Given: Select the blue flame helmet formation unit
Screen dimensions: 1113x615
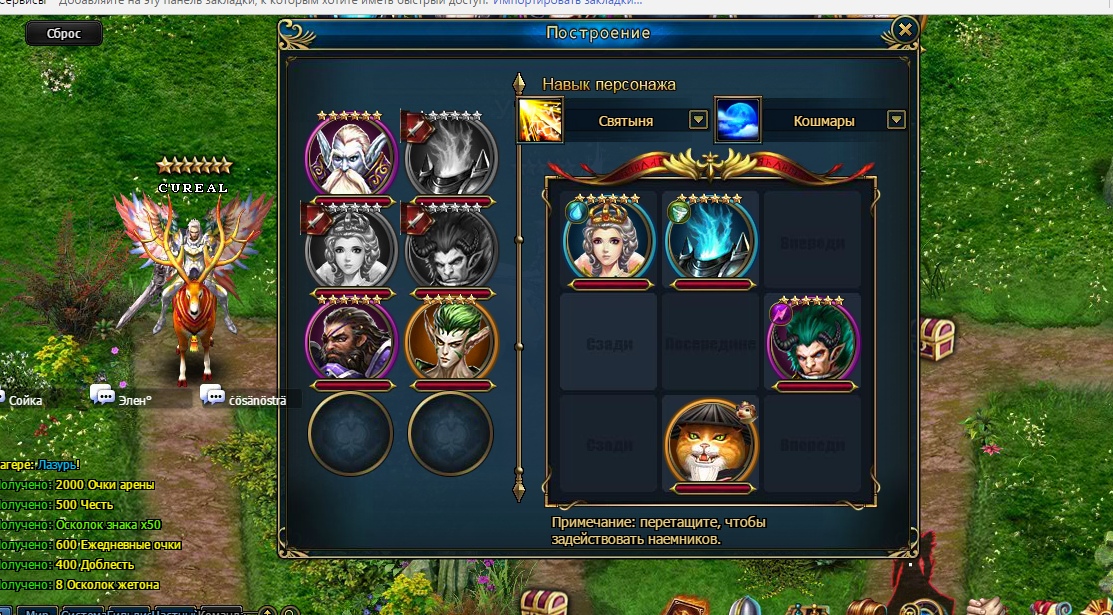Looking at the screenshot, I should pos(710,240).
